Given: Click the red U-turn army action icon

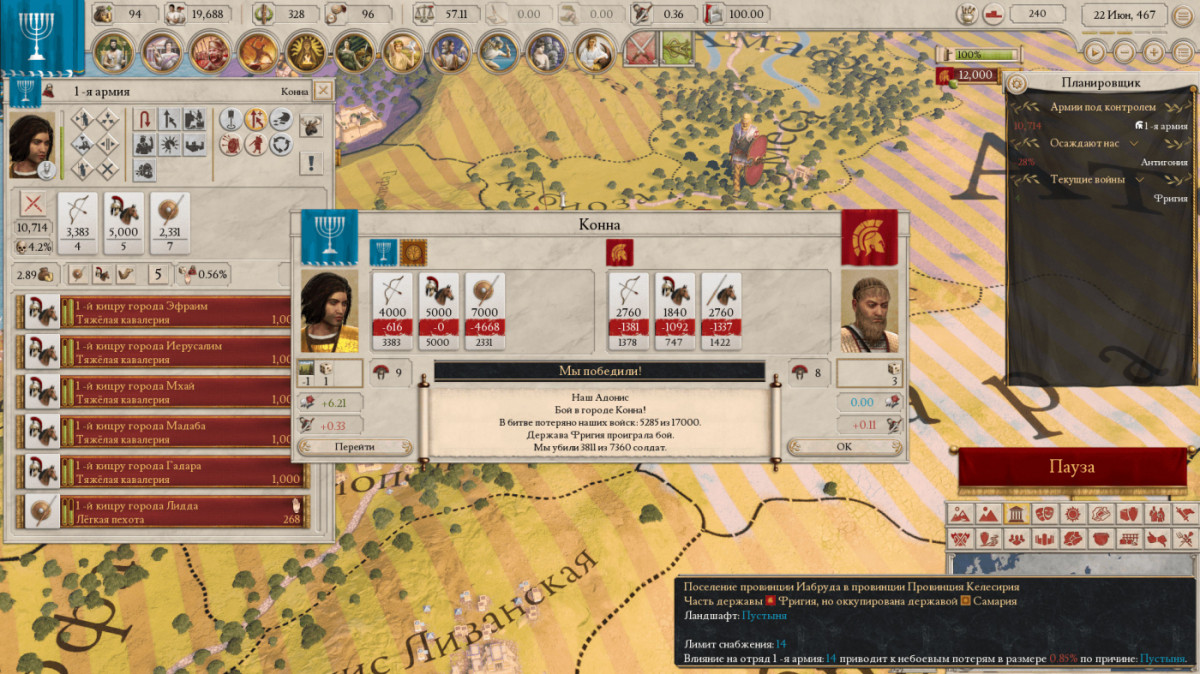Looking at the screenshot, I should coord(145,120).
